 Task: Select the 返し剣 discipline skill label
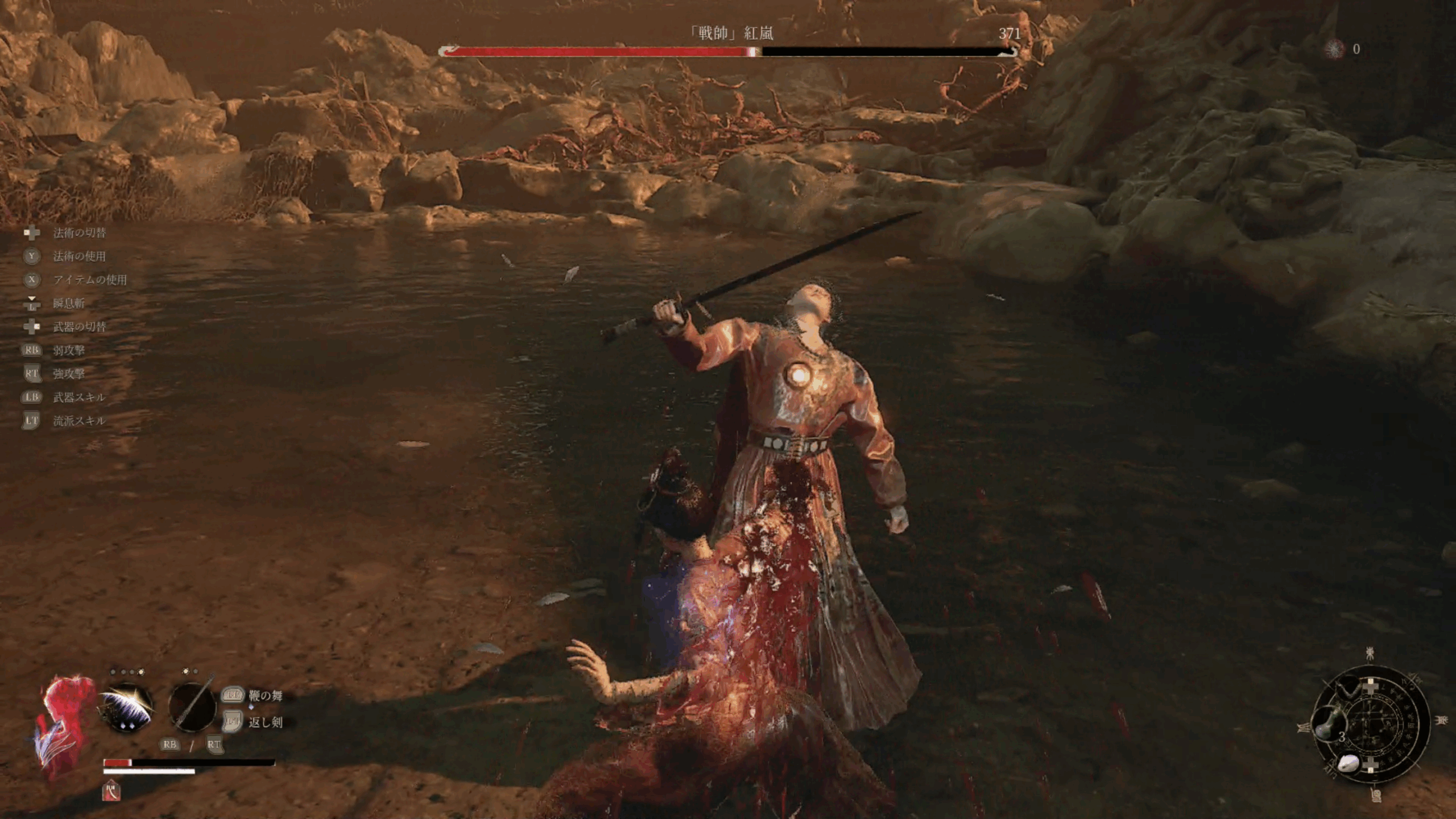[265, 722]
